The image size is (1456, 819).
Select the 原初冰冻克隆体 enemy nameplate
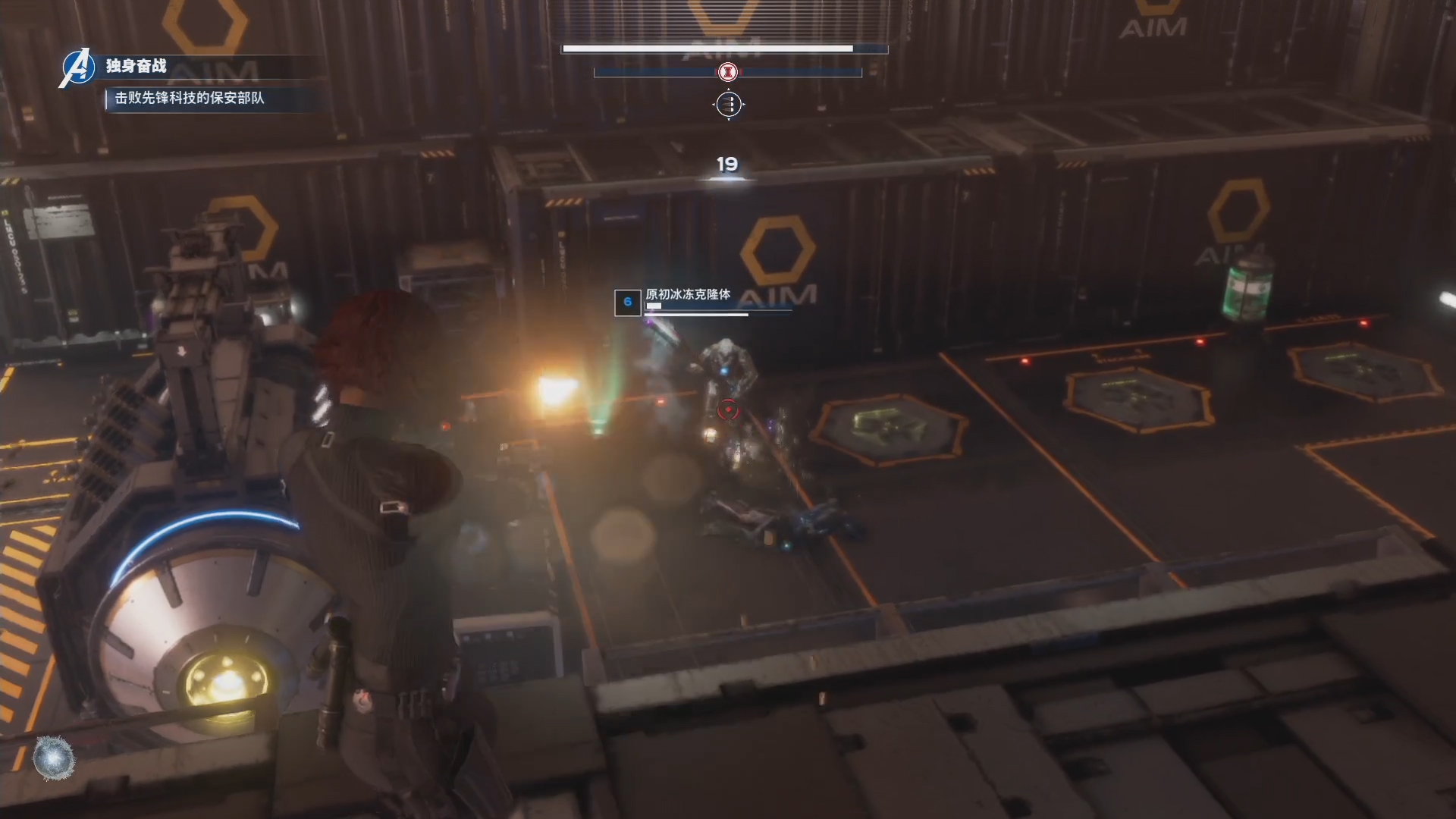tap(688, 294)
